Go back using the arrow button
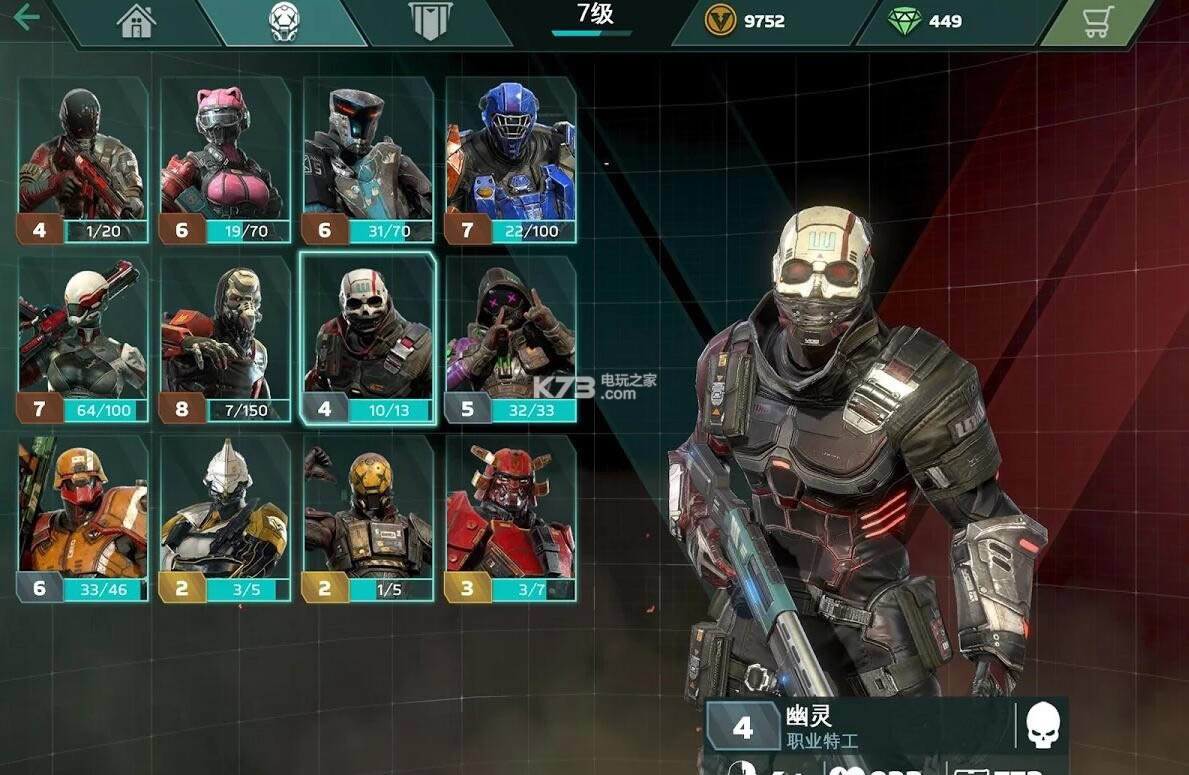Screen dimensions: 1189x775 (27, 18)
